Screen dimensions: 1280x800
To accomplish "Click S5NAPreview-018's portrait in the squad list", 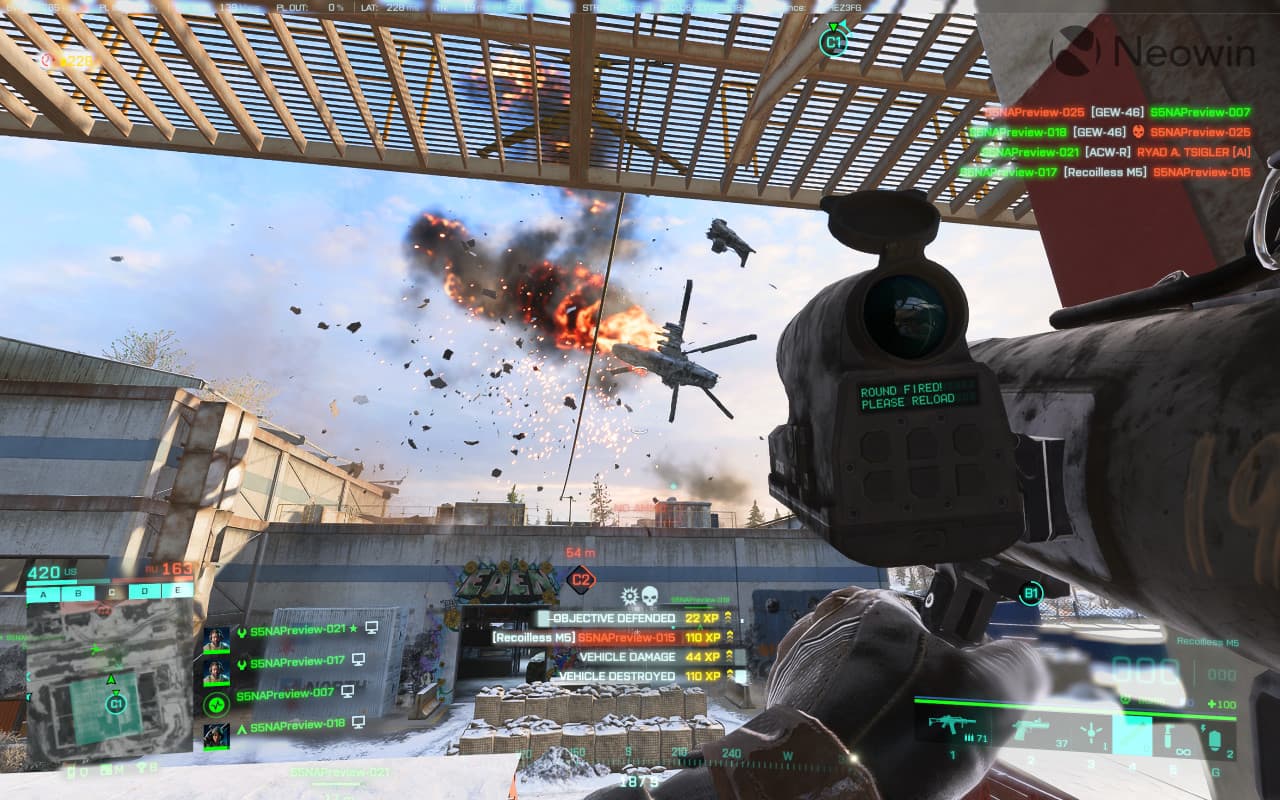I will coord(217,735).
